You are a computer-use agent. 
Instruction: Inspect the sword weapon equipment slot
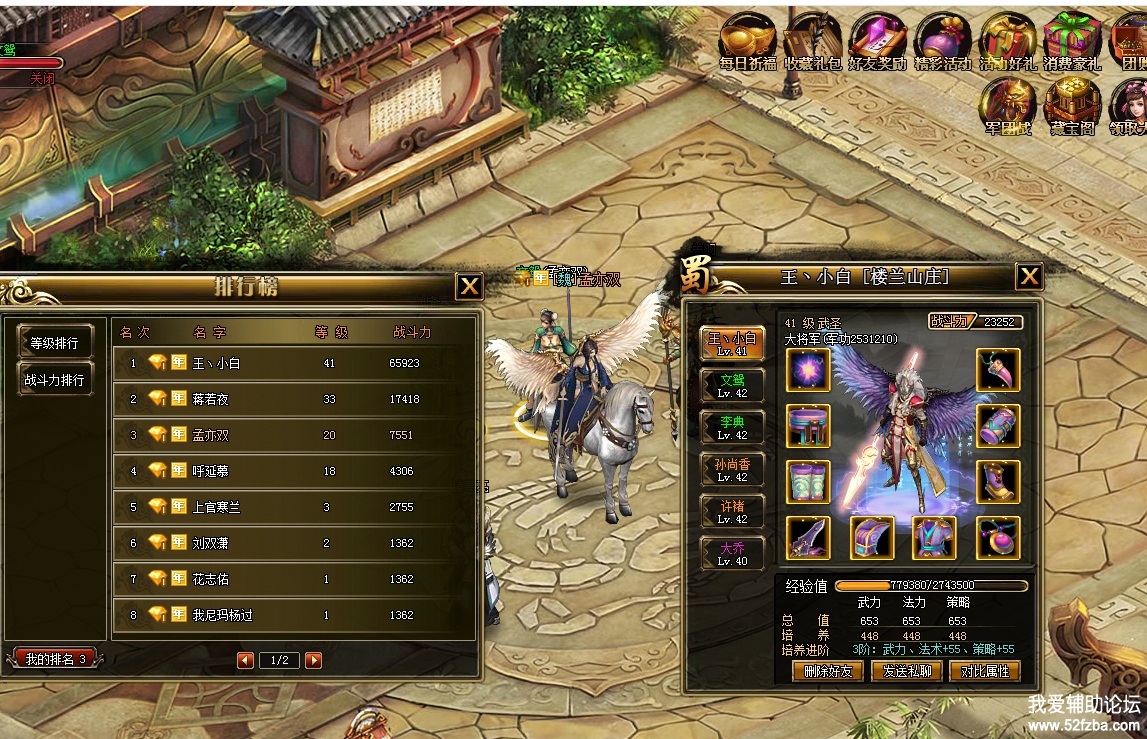[807, 538]
